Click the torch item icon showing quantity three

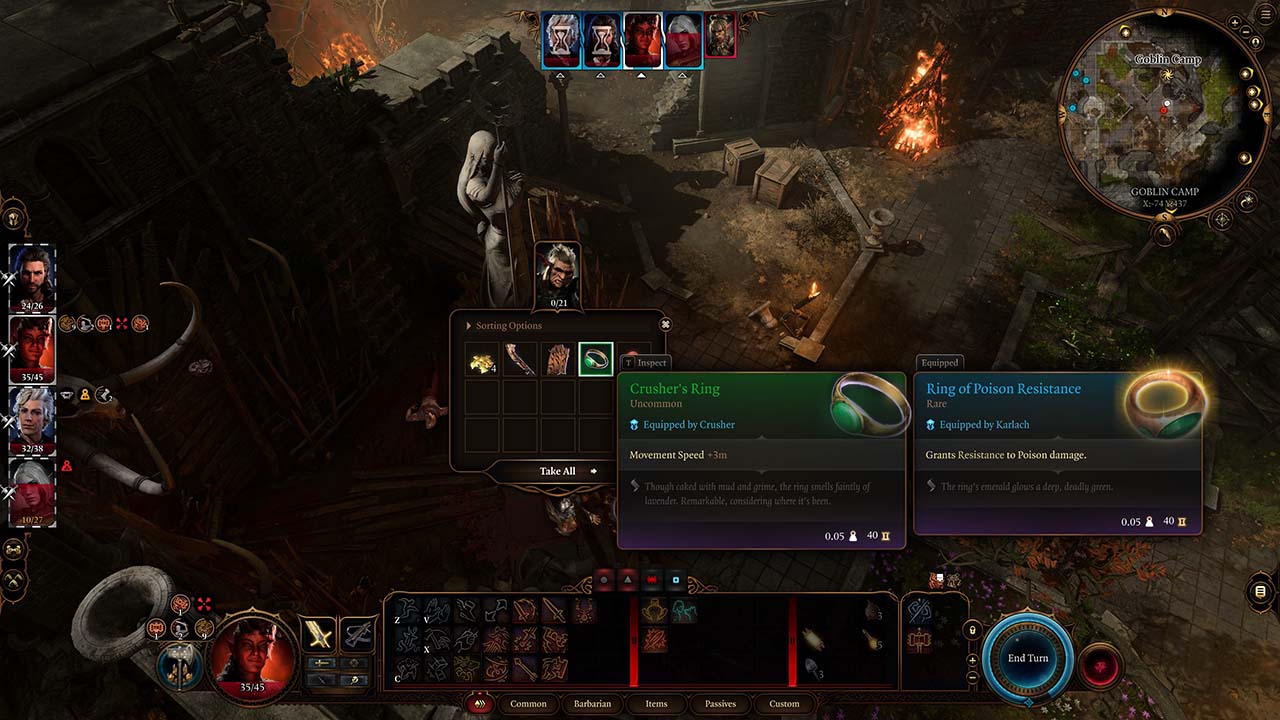(x=870, y=611)
